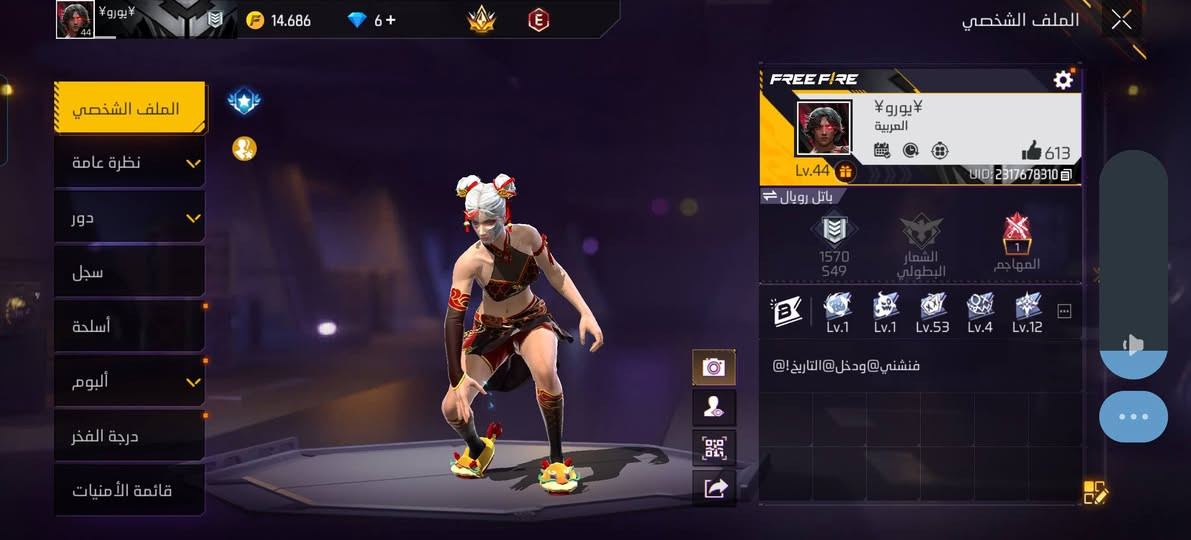This screenshot has height=540, width=1191.
Task: Click the player avatar portrait in profile card
Action: click(x=824, y=128)
